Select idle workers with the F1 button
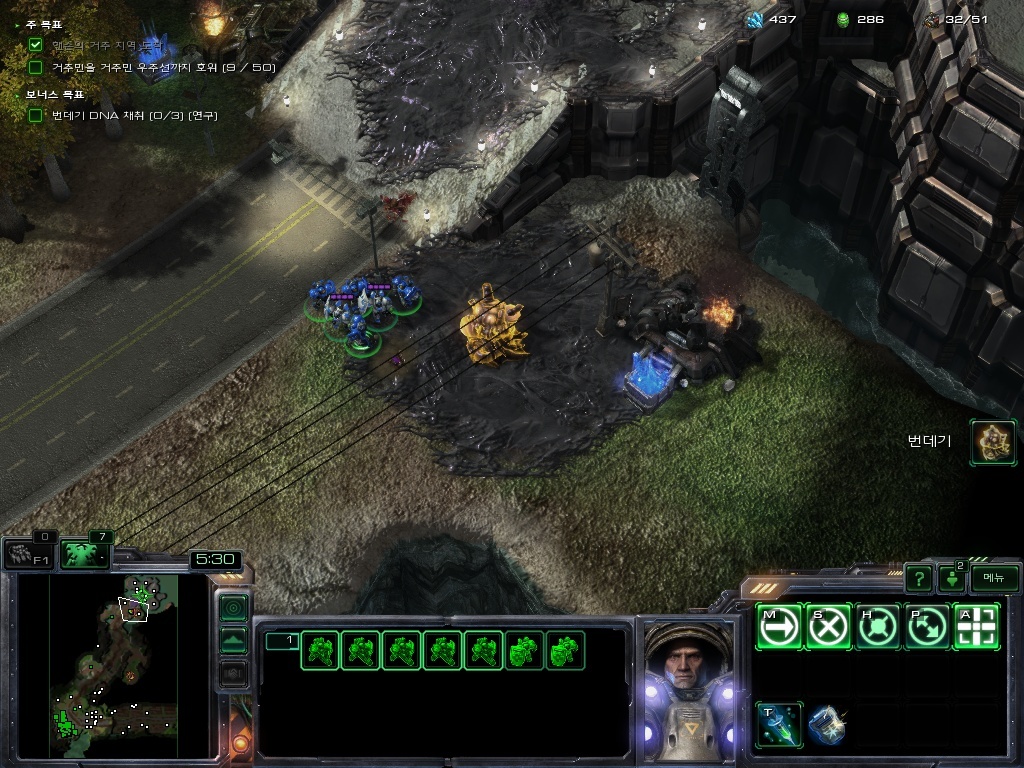The image size is (1024, 768). click(27, 554)
